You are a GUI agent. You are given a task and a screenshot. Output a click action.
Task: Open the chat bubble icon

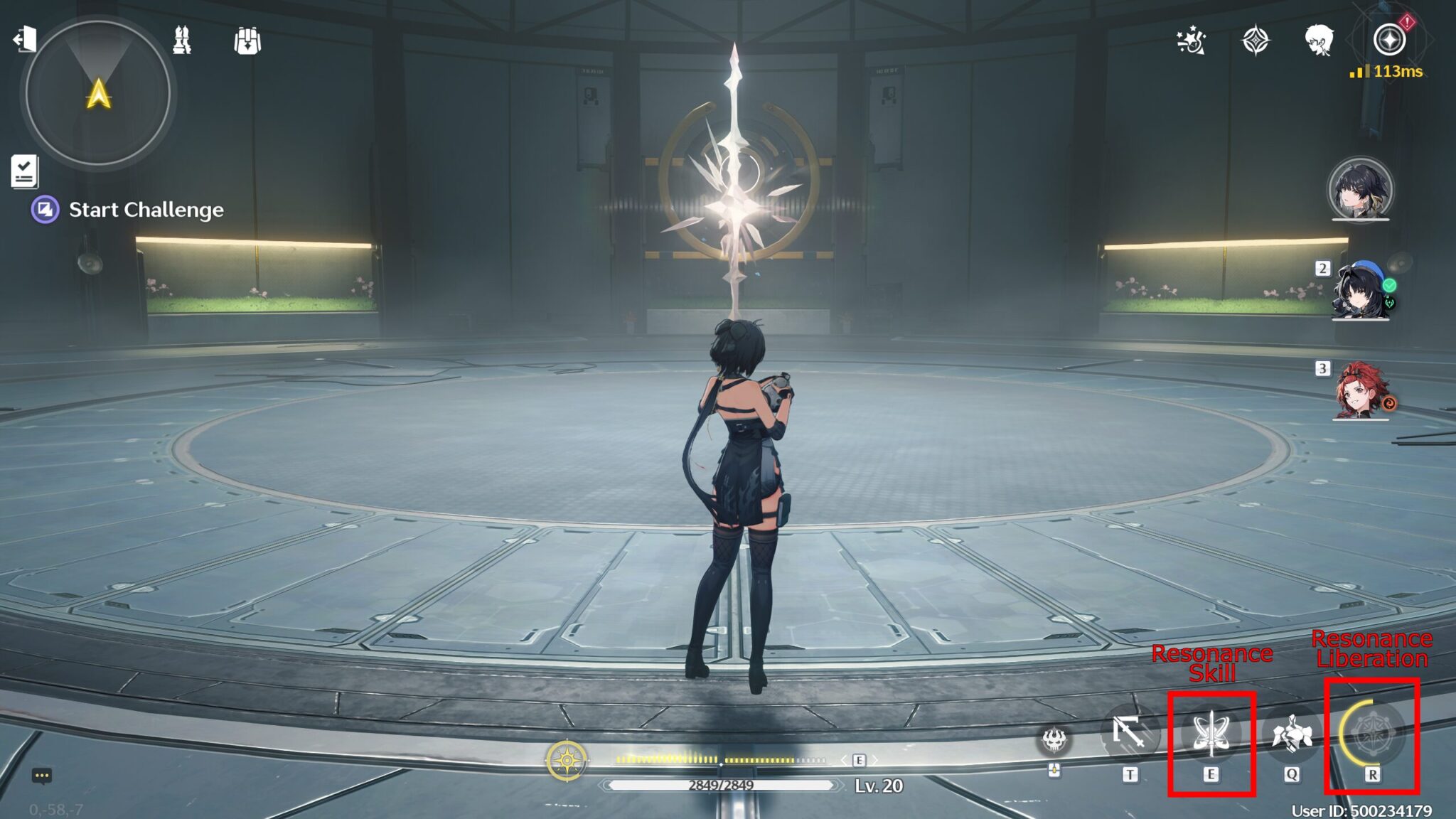(x=42, y=776)
